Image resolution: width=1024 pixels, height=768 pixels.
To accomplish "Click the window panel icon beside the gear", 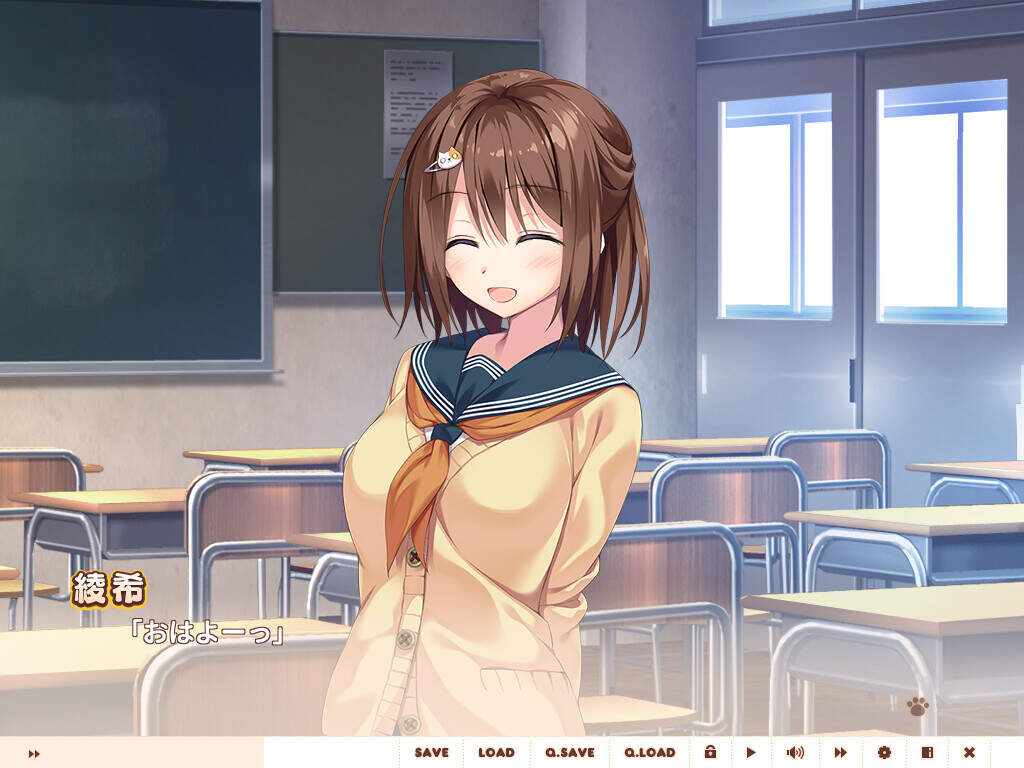I will pos(927,753).
